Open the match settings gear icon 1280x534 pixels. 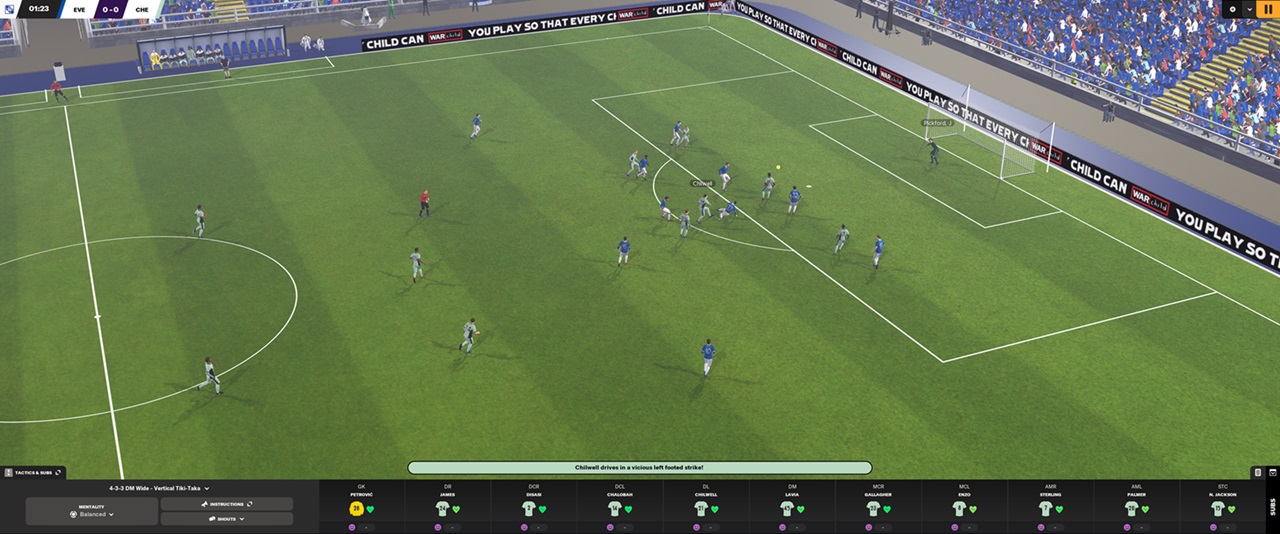(1233, 9)
